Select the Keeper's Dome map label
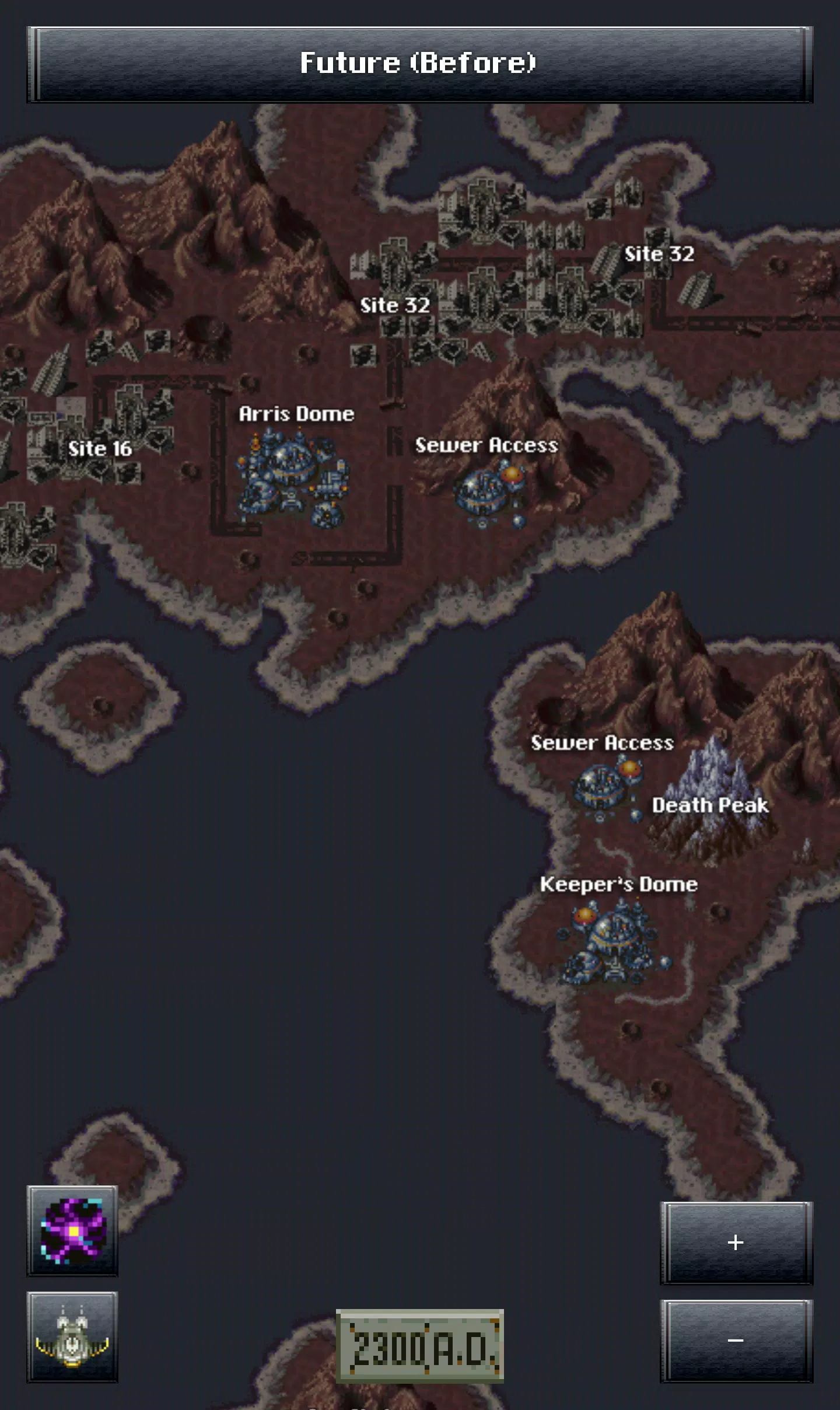The height and width of the screenshot is (1410, 840). 618,884
